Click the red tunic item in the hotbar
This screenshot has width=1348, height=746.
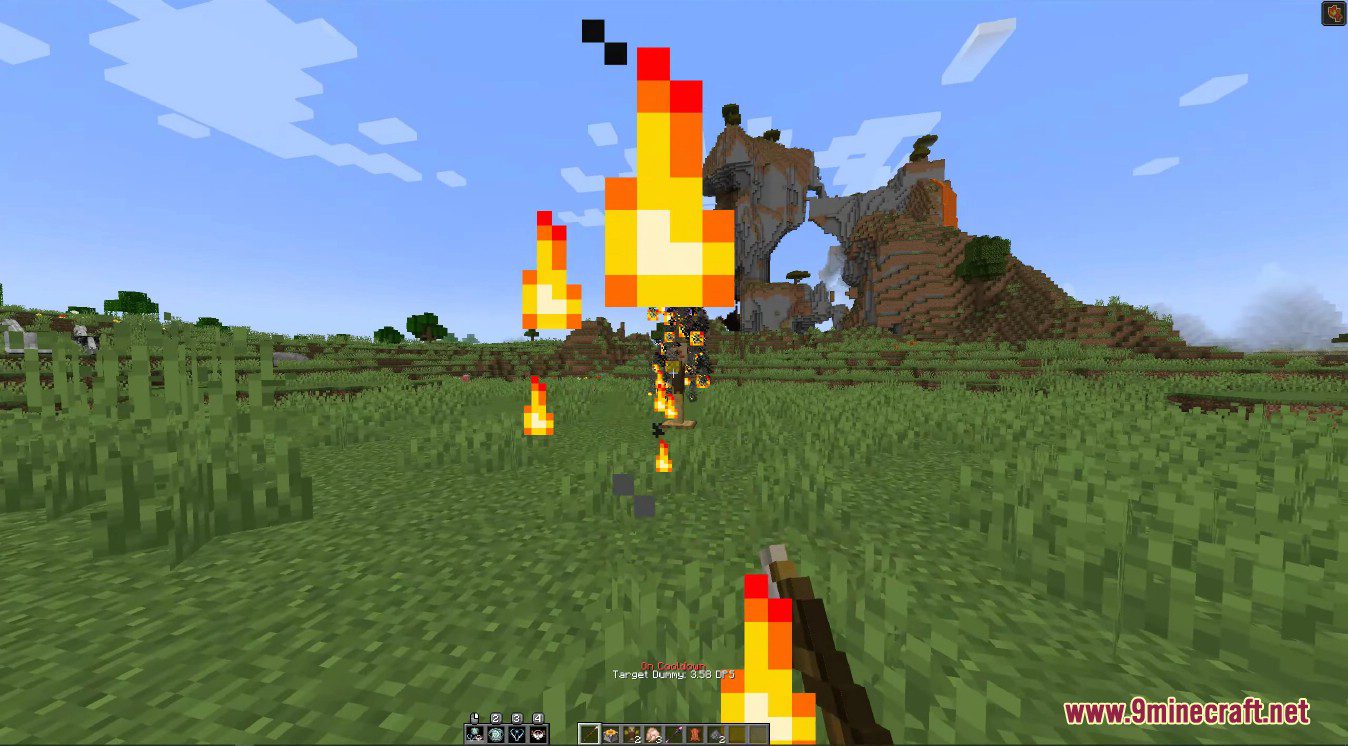click(694, 733)
